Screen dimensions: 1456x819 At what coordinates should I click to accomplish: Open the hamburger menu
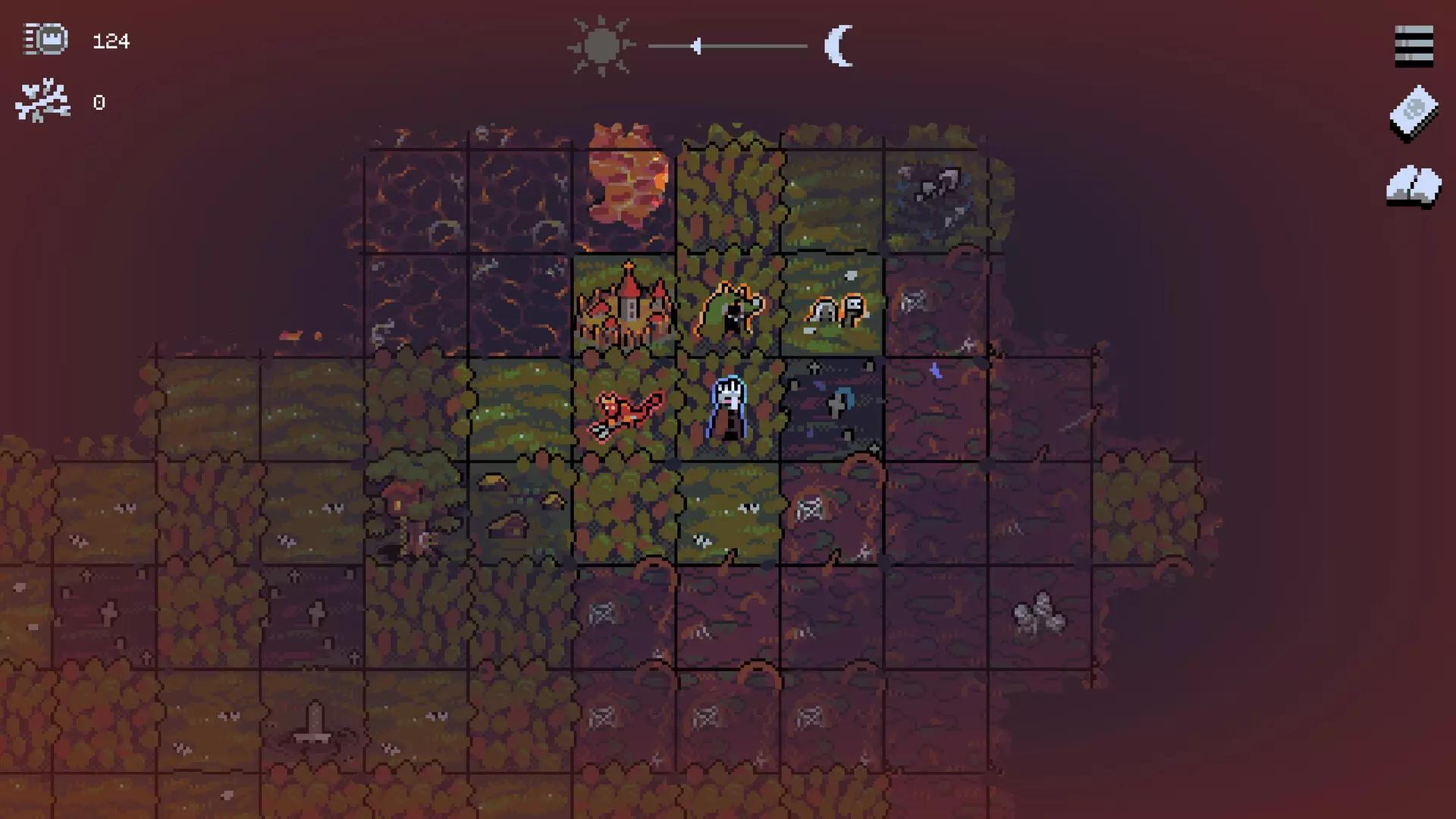pyautogui.click(x=1414, y=46)
